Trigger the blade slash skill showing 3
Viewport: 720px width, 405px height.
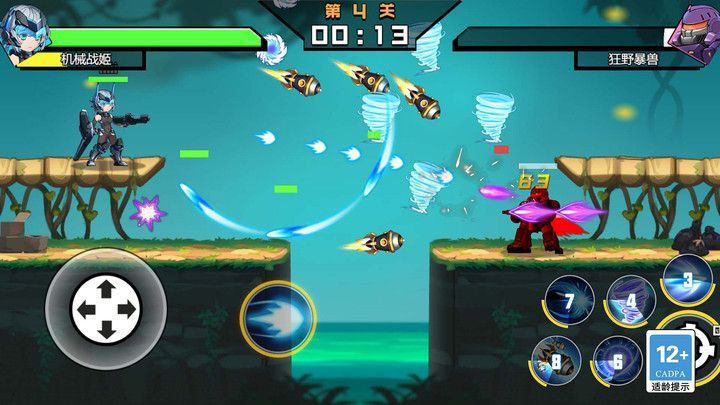687,279
